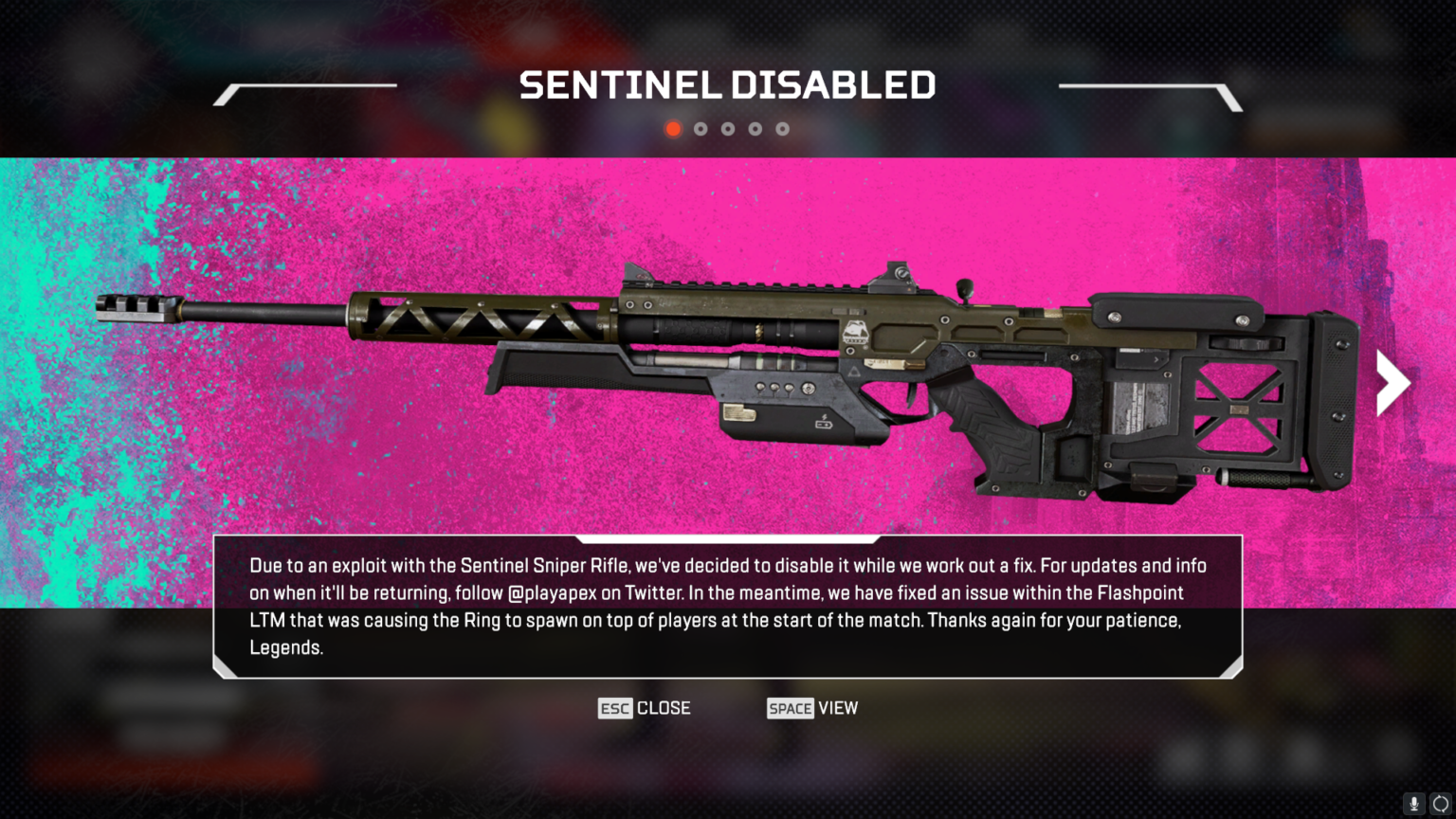Image resolution: width=1456 pixels, height=819 pixels.
Task: Close the announcement with the CLOSE button
Action: [x=664, y=708]
